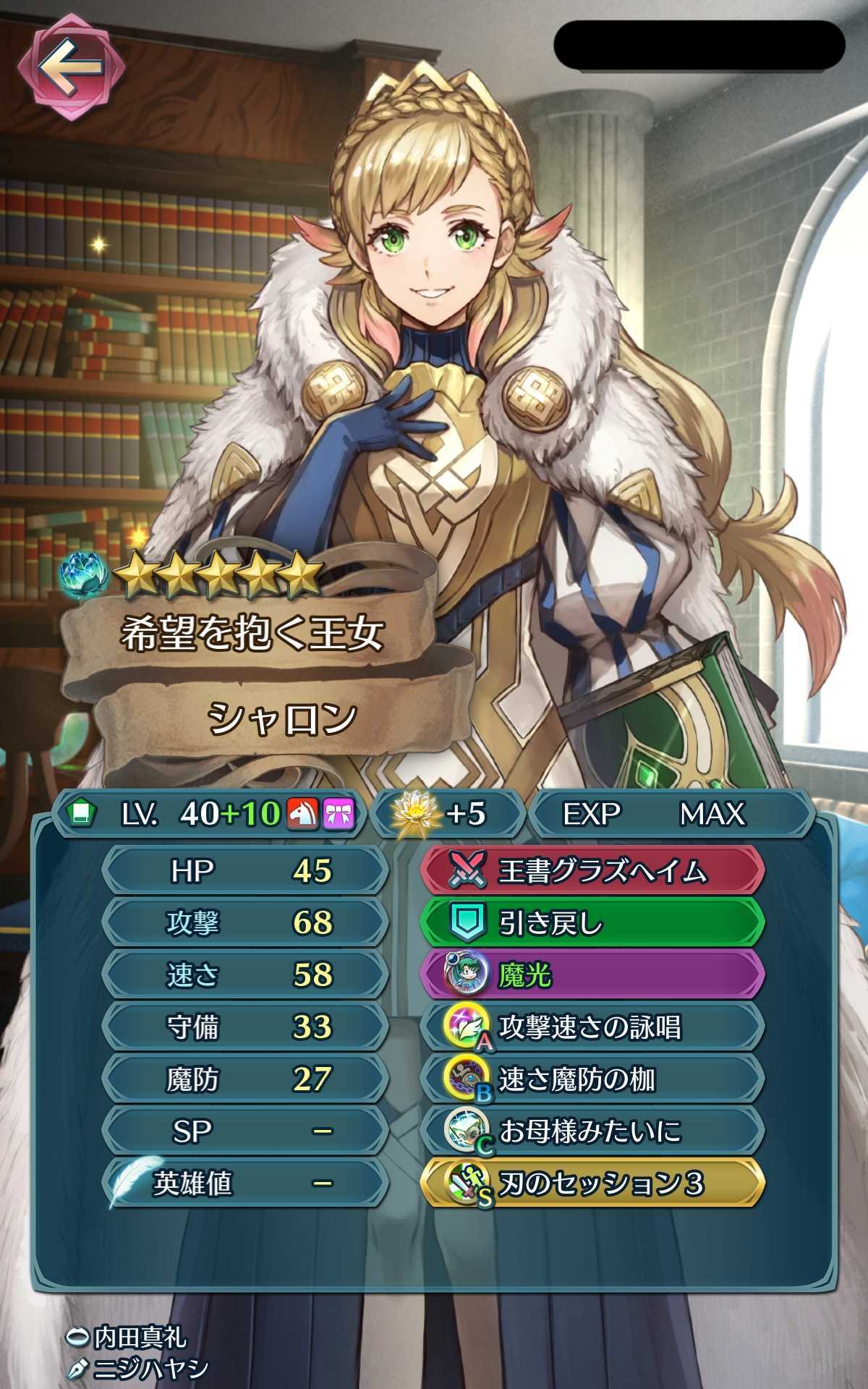Inspect the sacred seal 刃のセッション3
This screenshot has width=868, height=1389.
coord(592,1184)
